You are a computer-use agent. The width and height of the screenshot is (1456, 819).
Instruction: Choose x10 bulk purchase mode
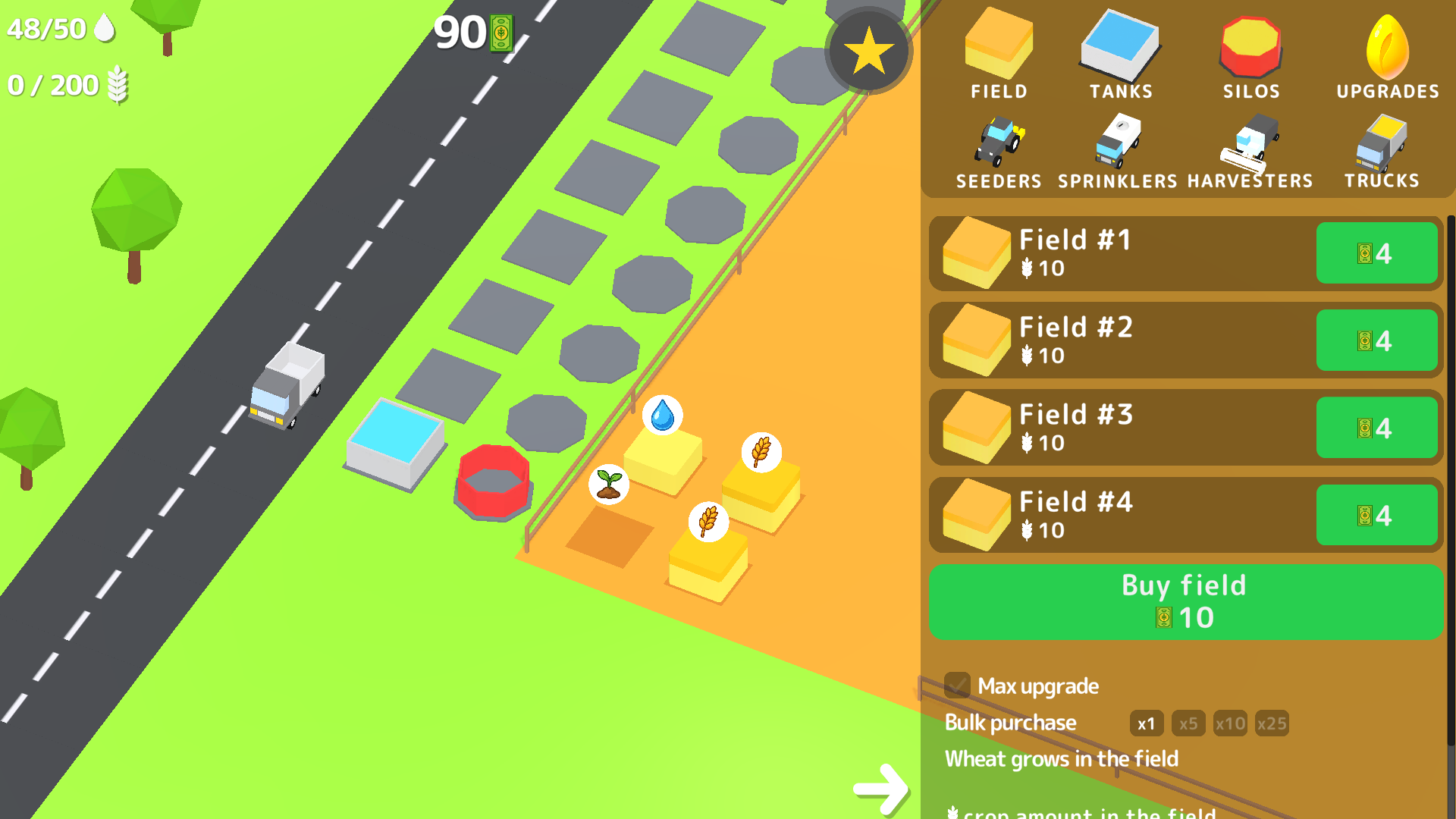(1229, 723)
